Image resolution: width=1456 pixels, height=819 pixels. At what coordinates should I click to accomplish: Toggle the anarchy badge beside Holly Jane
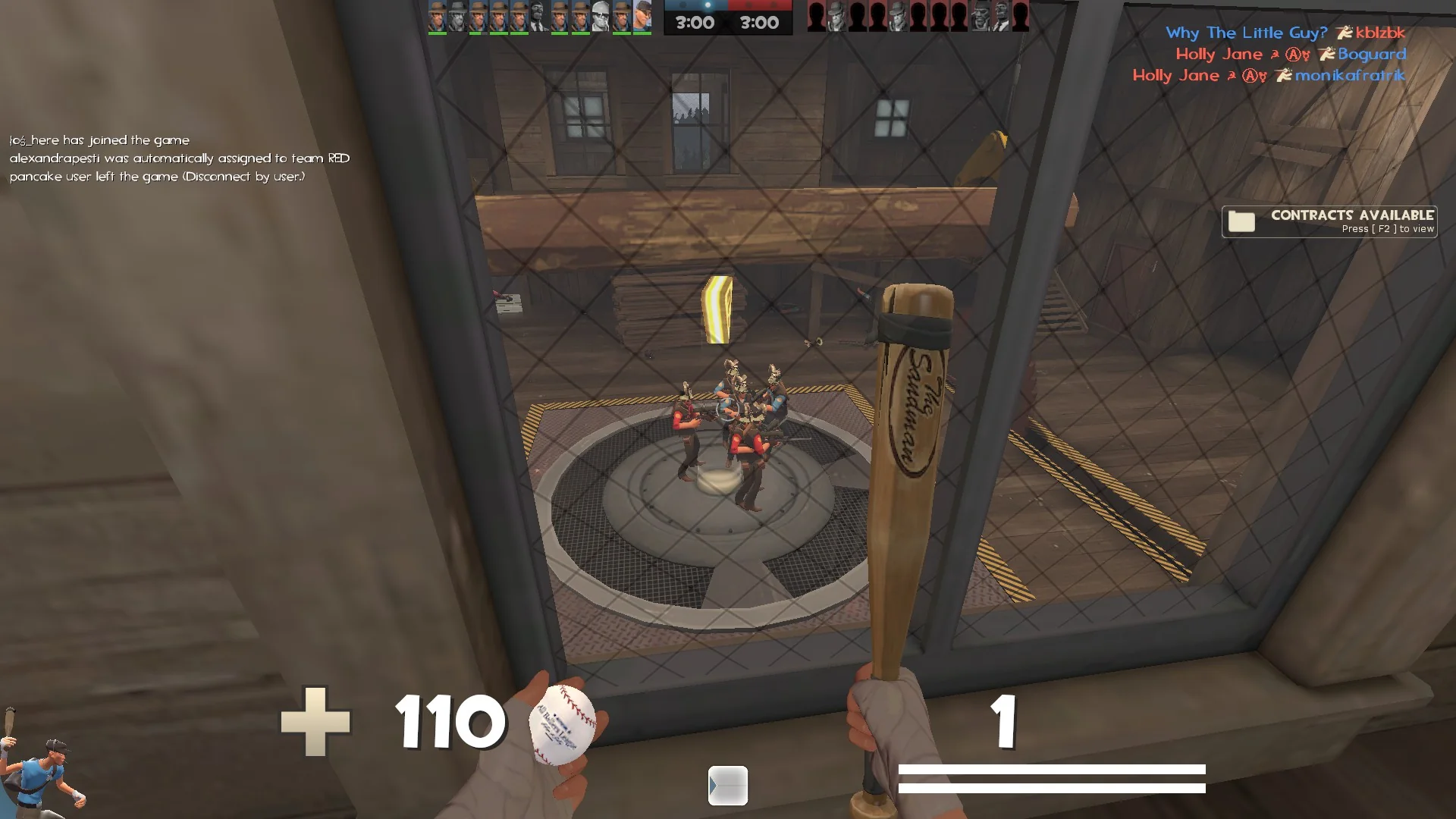pyautogui.click(x=1294, y=55)
